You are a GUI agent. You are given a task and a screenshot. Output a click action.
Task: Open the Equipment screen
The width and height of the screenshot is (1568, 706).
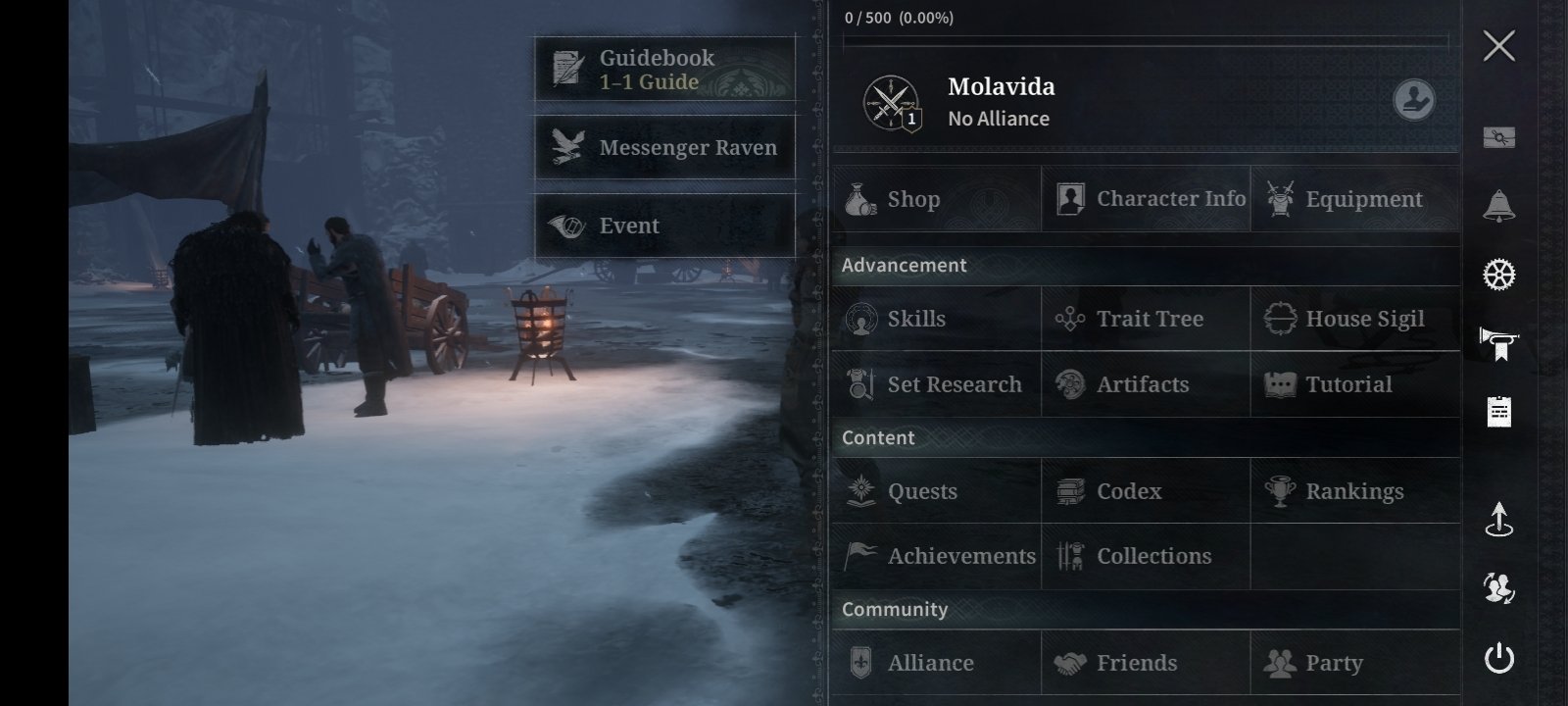click(x=1355, y=199)
